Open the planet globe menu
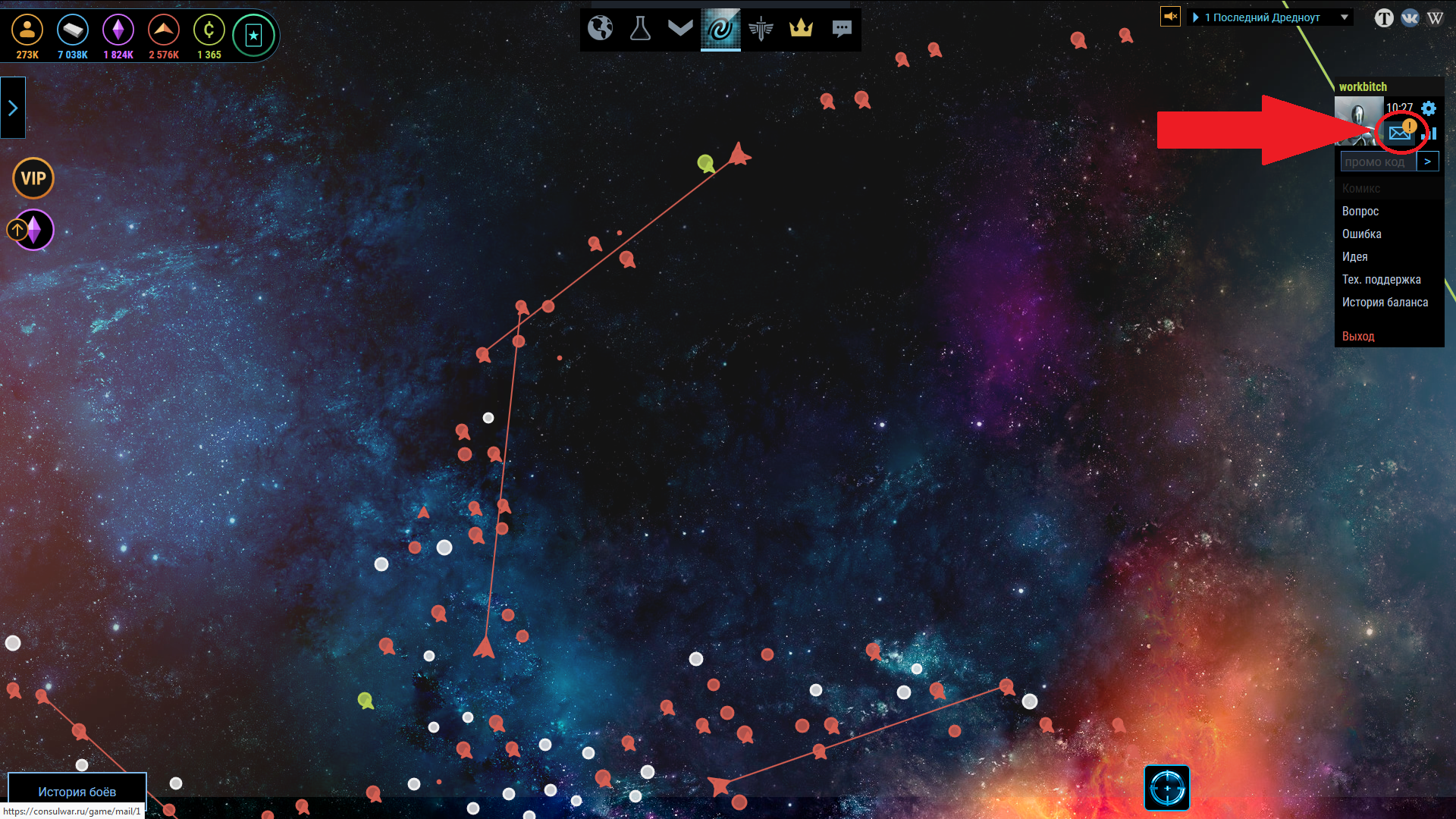Screen dimensions: 1456x819 [600, 29]
